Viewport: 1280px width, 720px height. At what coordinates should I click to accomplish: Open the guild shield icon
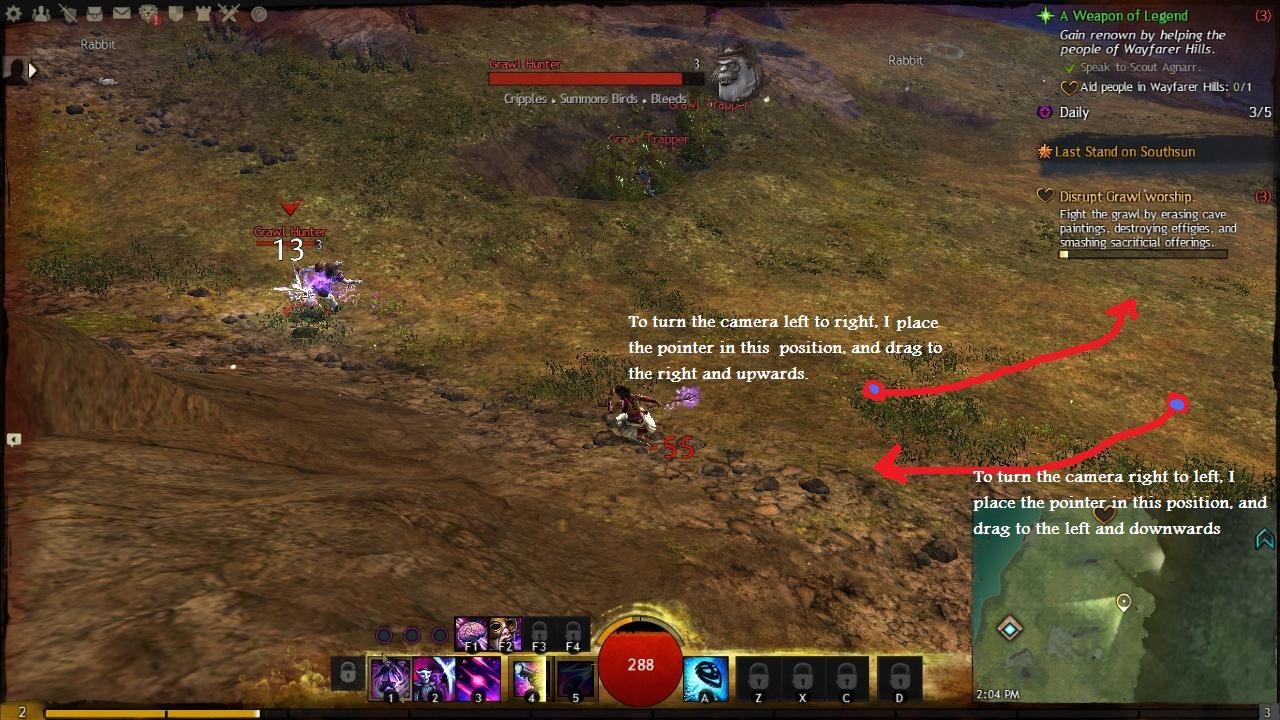176,14
